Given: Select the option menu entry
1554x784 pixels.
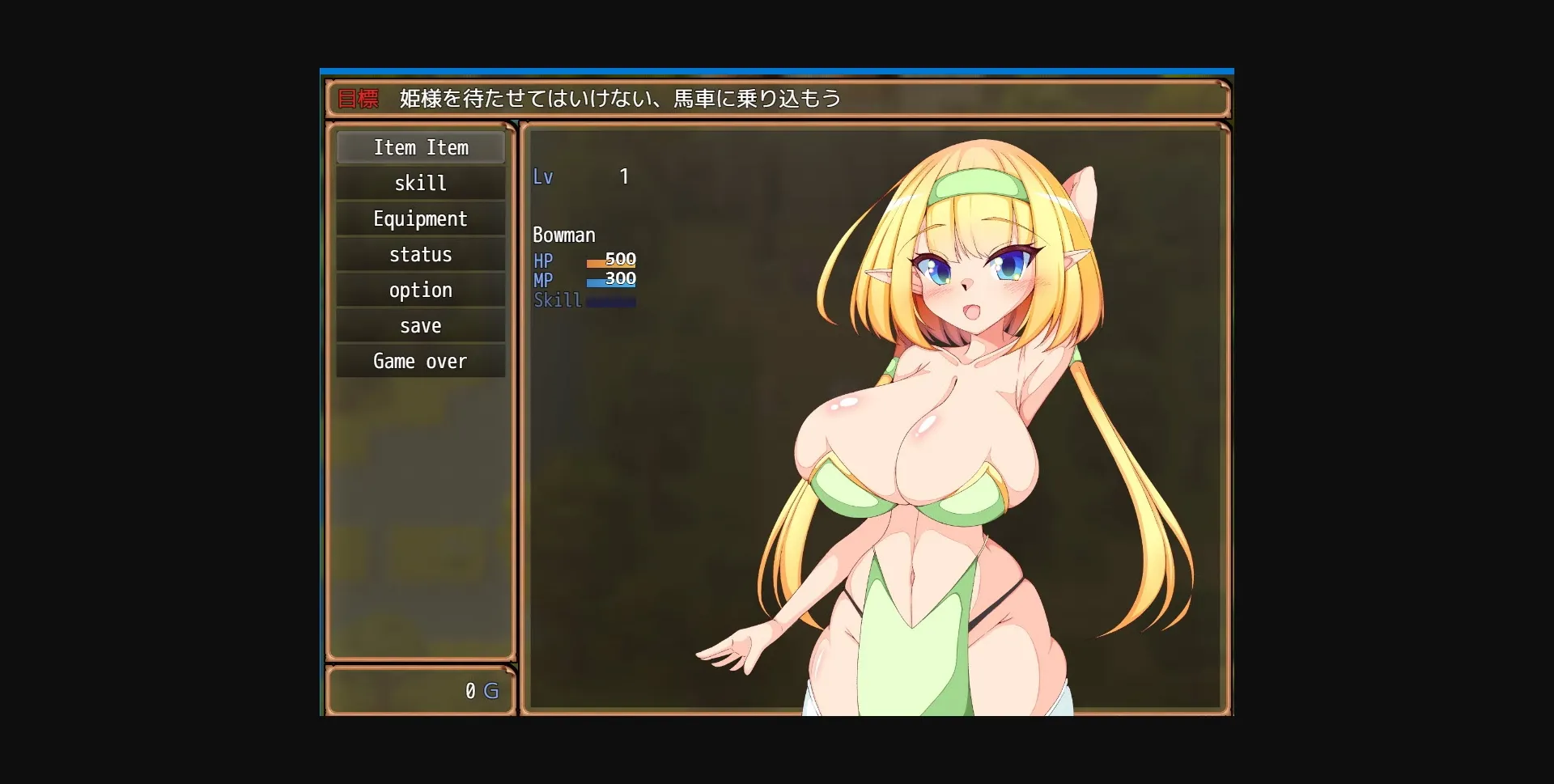Looking at the screenshot, I should (x=420, y=290).
